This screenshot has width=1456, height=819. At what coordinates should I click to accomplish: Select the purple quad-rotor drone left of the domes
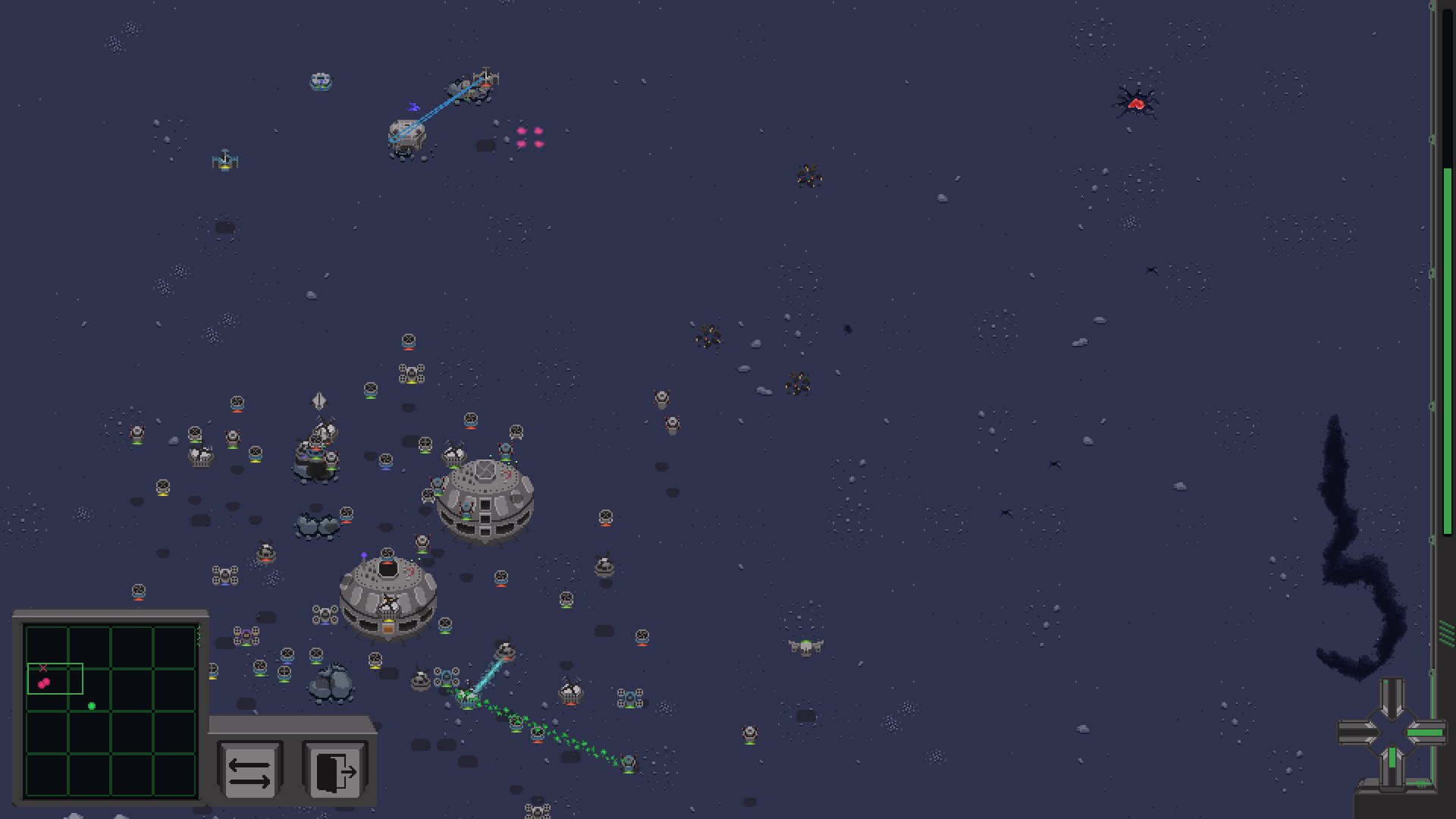(244, 635)
